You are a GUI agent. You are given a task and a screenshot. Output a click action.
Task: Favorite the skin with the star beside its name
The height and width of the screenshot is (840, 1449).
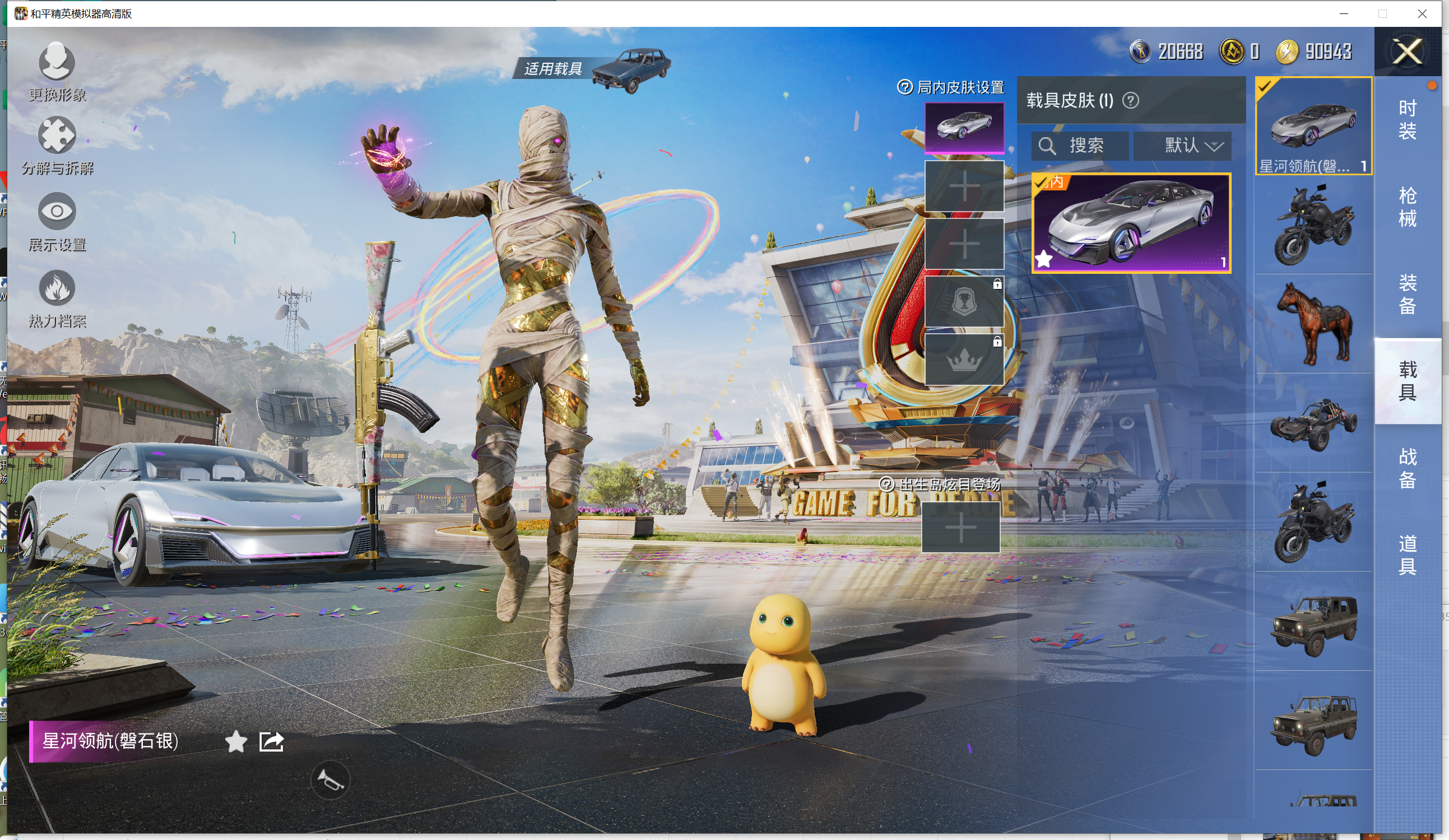[x=236, y=741]
